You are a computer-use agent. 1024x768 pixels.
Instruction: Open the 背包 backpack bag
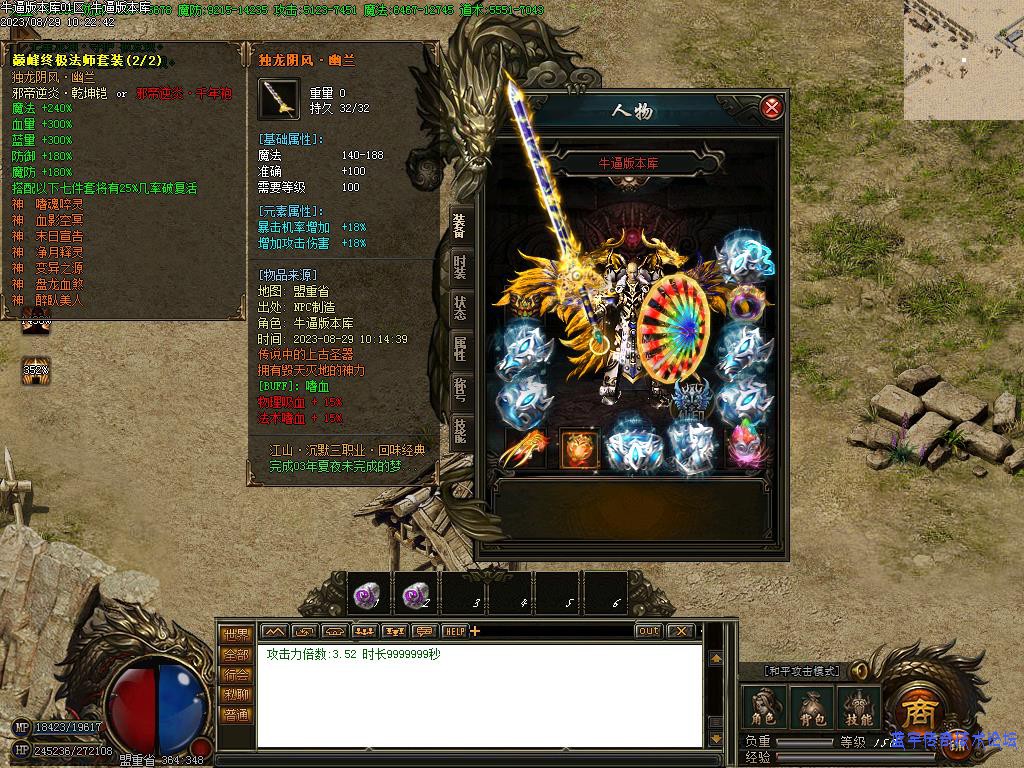tap(811, 707)
